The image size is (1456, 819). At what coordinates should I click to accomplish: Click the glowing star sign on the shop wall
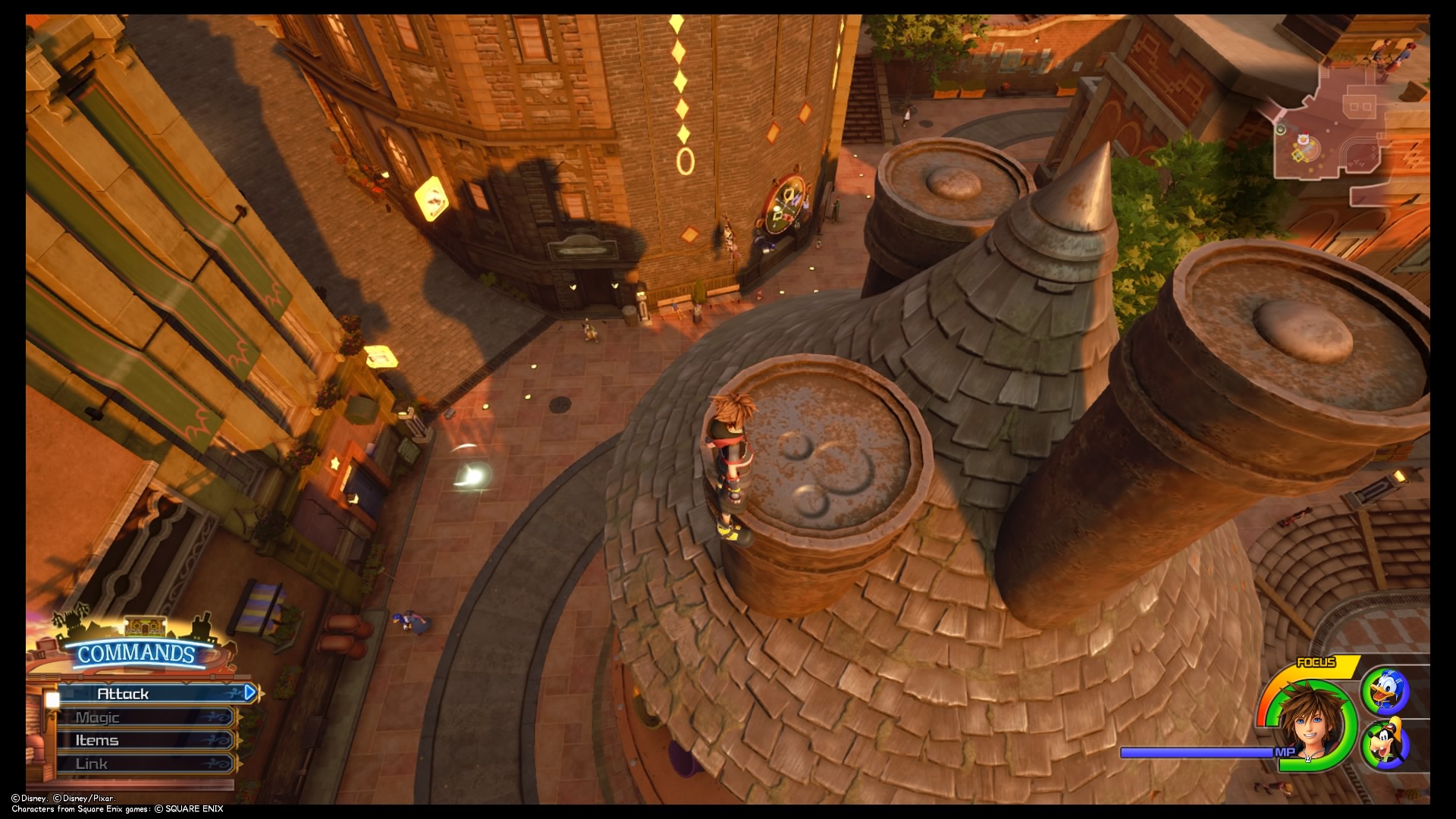[x=335, y=463]
